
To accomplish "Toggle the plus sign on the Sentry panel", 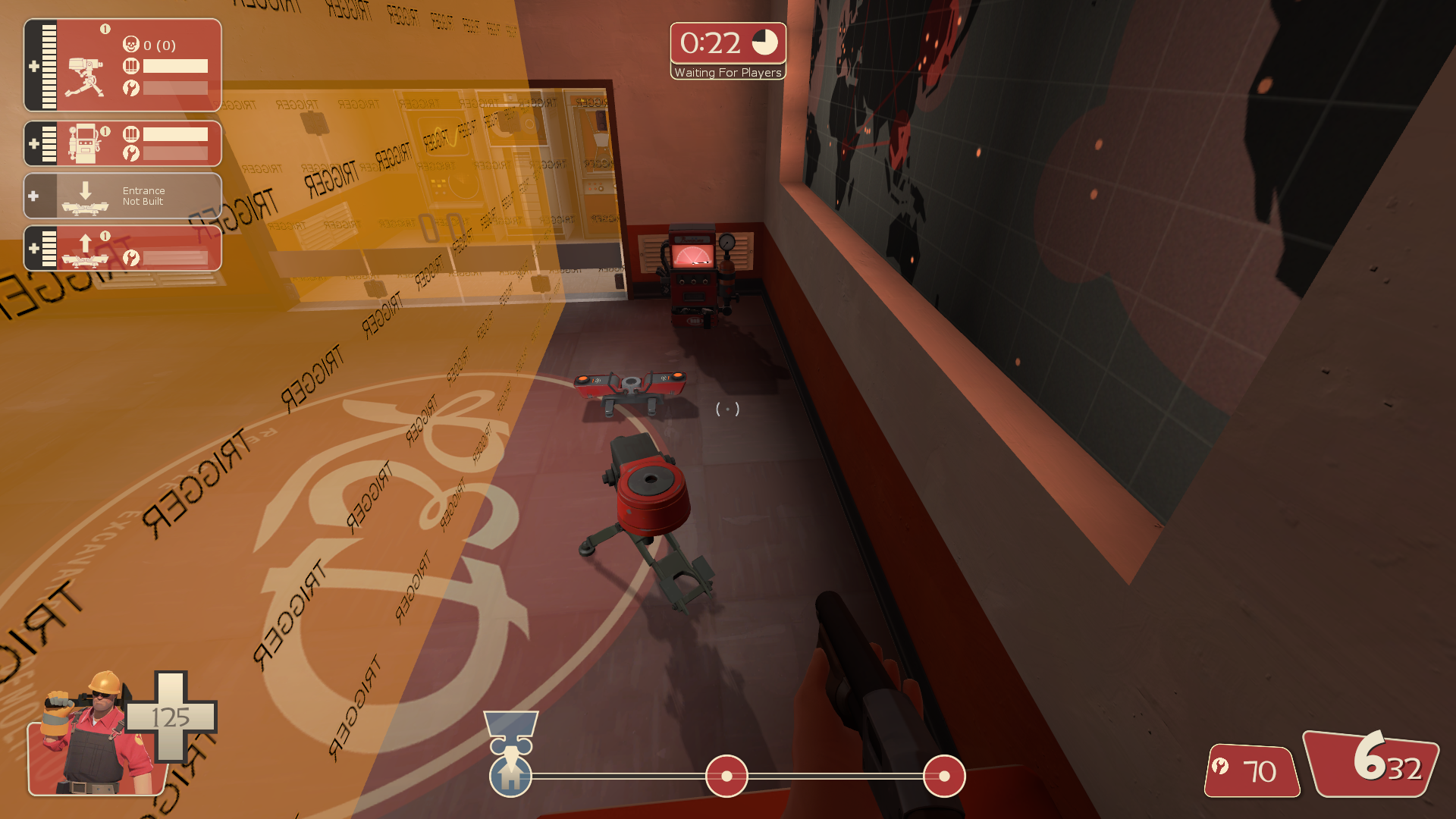I will point(33,67).
